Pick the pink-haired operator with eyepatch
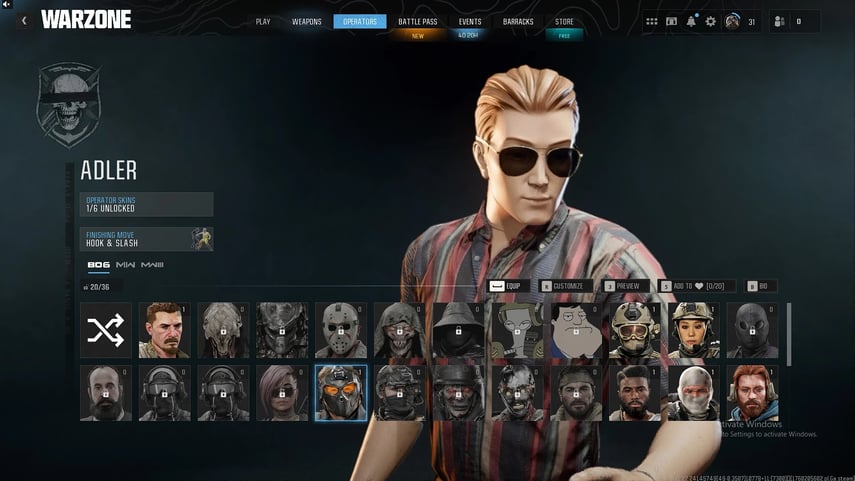Viewport: 855px width, 481px height. coord(282,393)
